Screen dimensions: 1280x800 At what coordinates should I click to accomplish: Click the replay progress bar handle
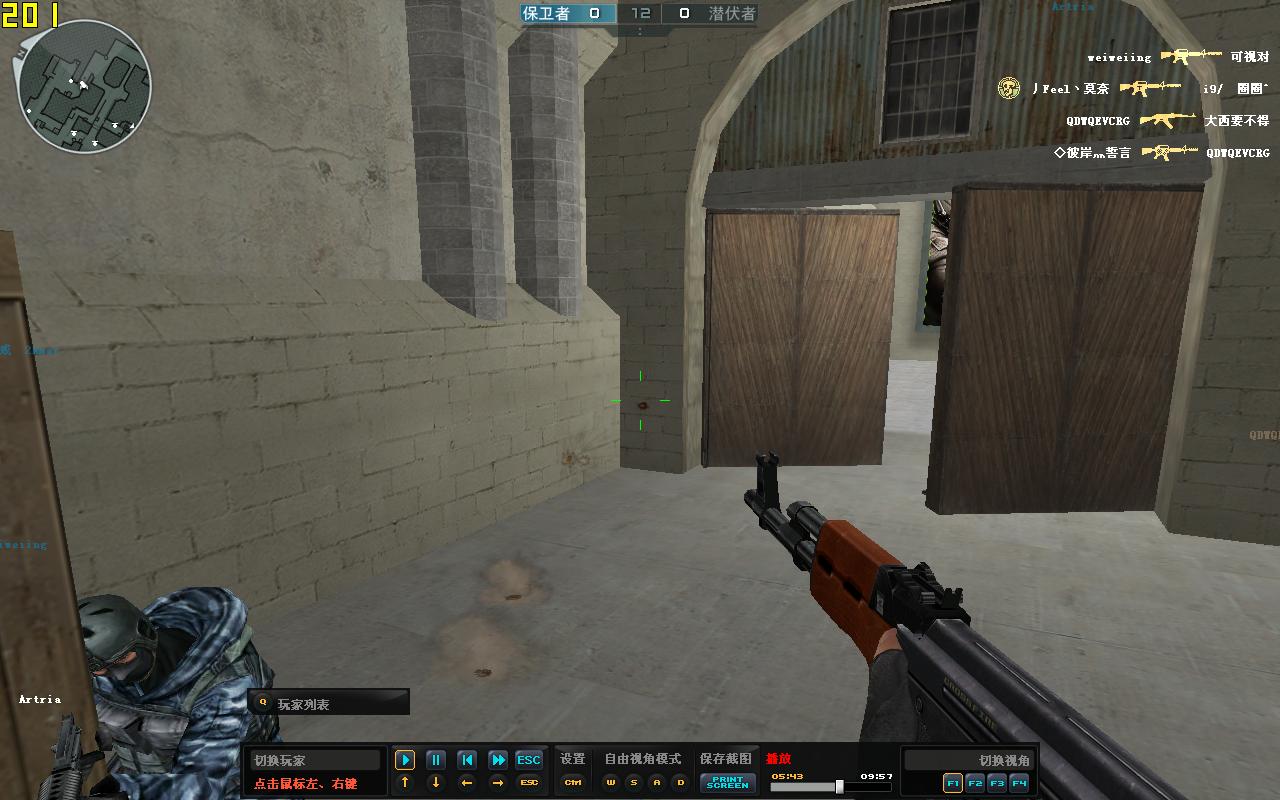839,787
